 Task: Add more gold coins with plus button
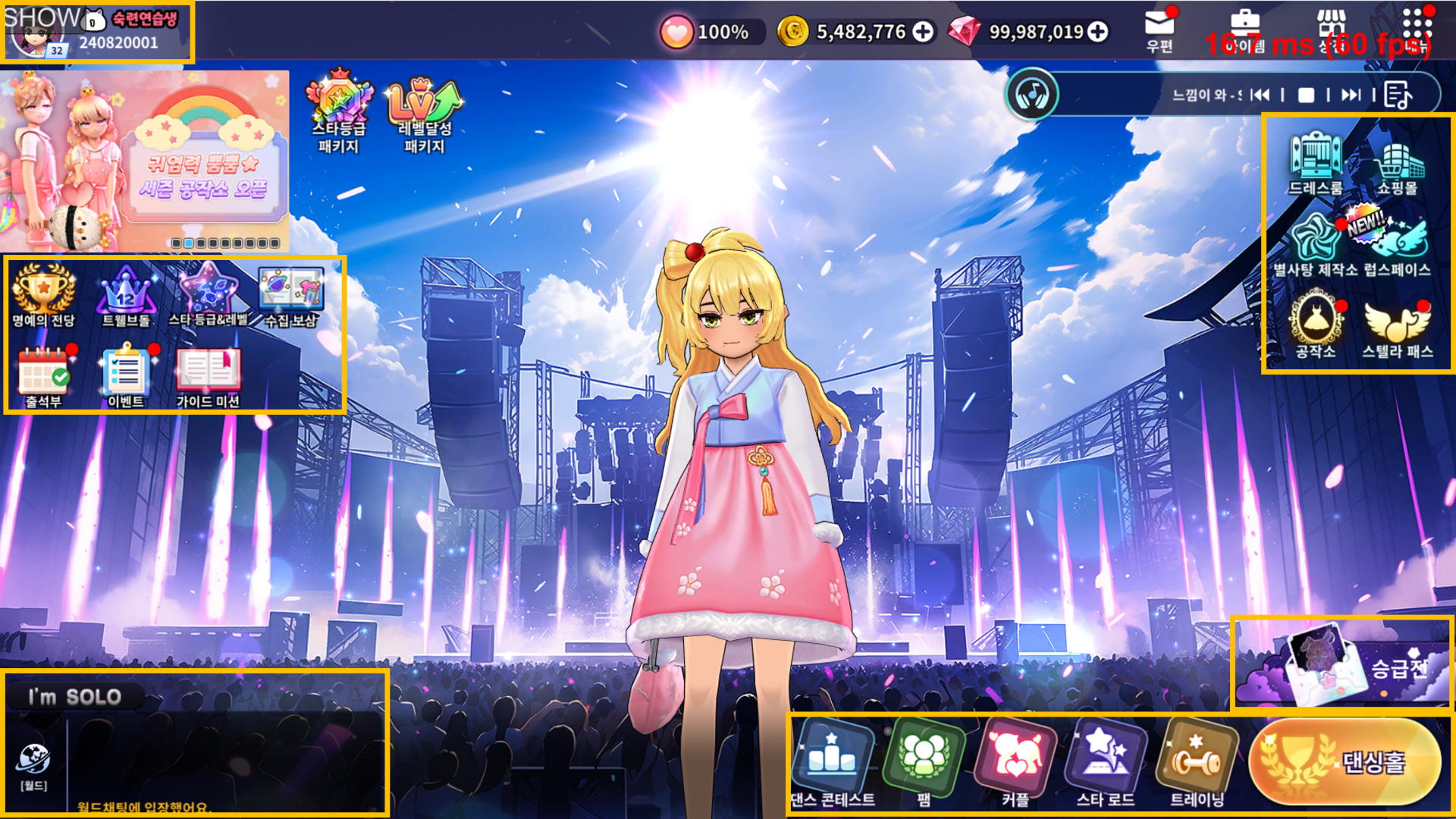click(x=923, y=32)
